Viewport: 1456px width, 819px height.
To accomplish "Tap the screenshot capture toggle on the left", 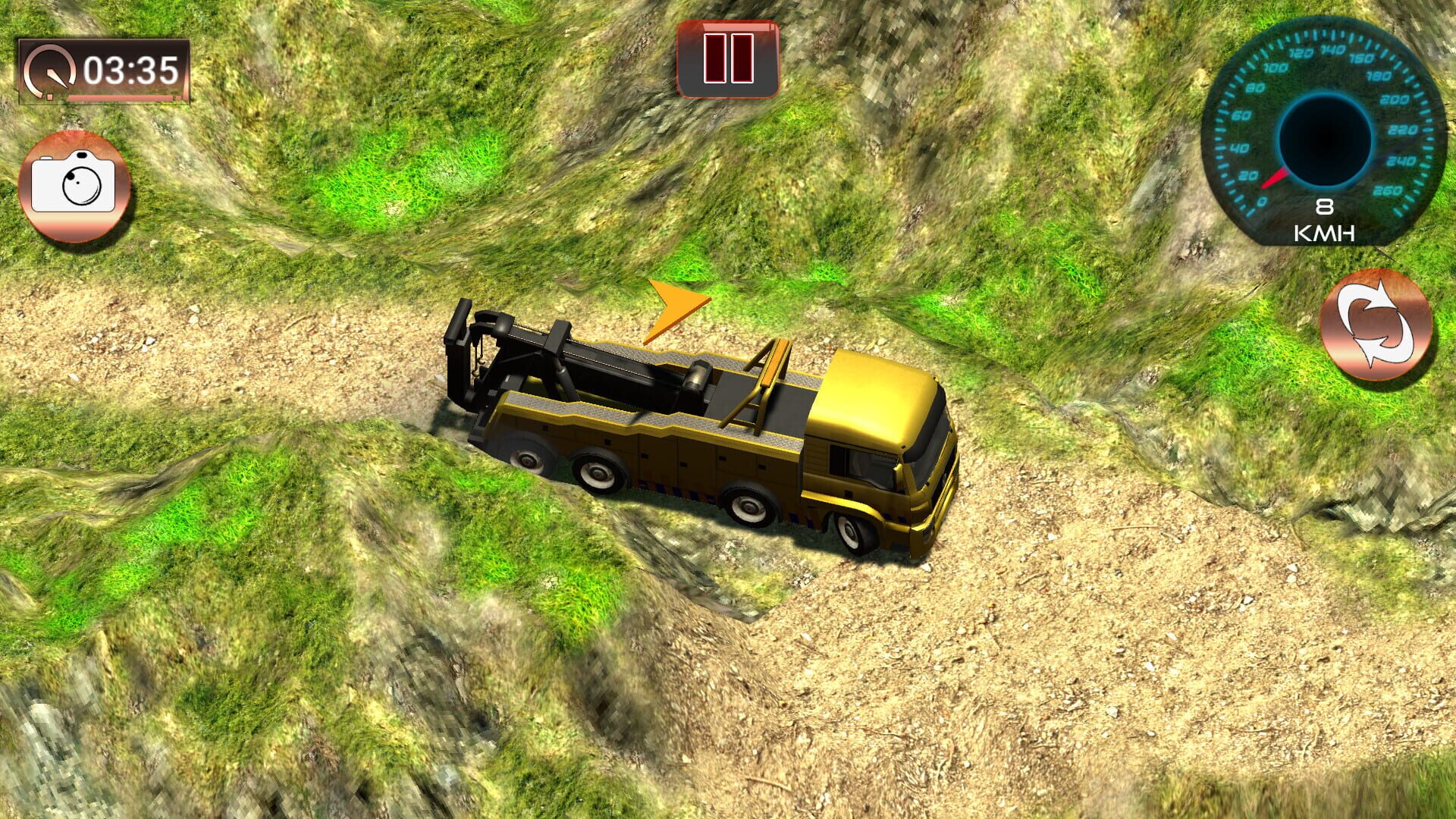I will [x=76, y=184].
